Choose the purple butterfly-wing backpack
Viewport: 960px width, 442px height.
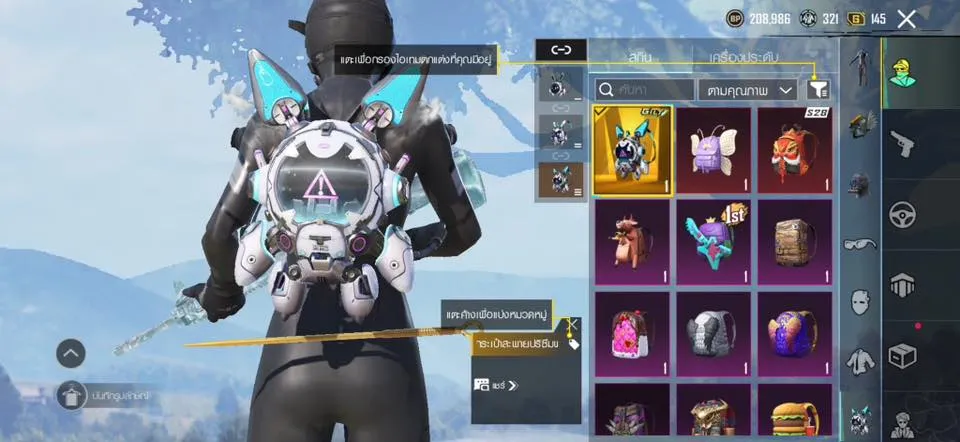(x=713, y=150)
